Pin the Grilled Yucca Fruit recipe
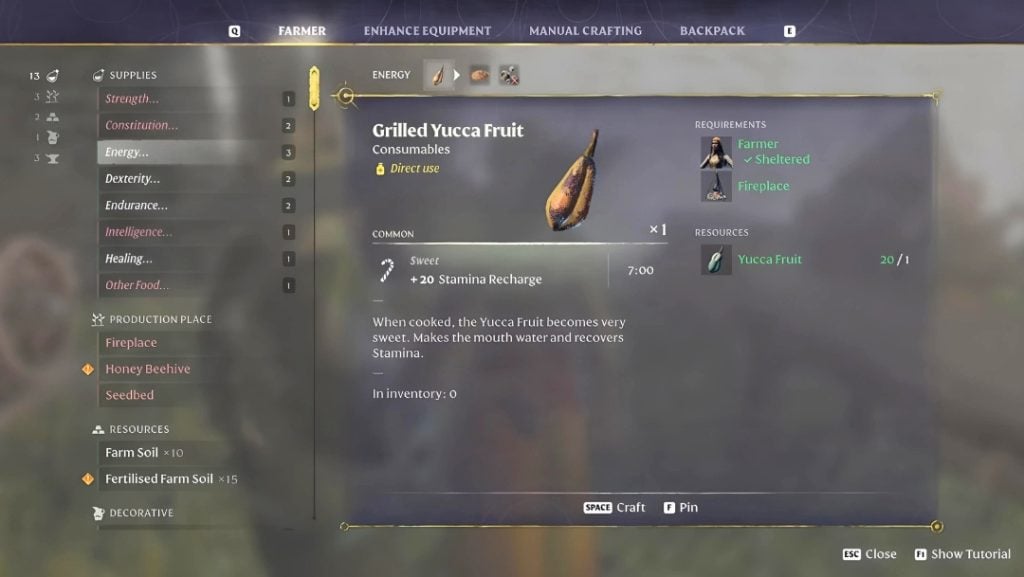 pyautogui.click(x=681, y=508)
